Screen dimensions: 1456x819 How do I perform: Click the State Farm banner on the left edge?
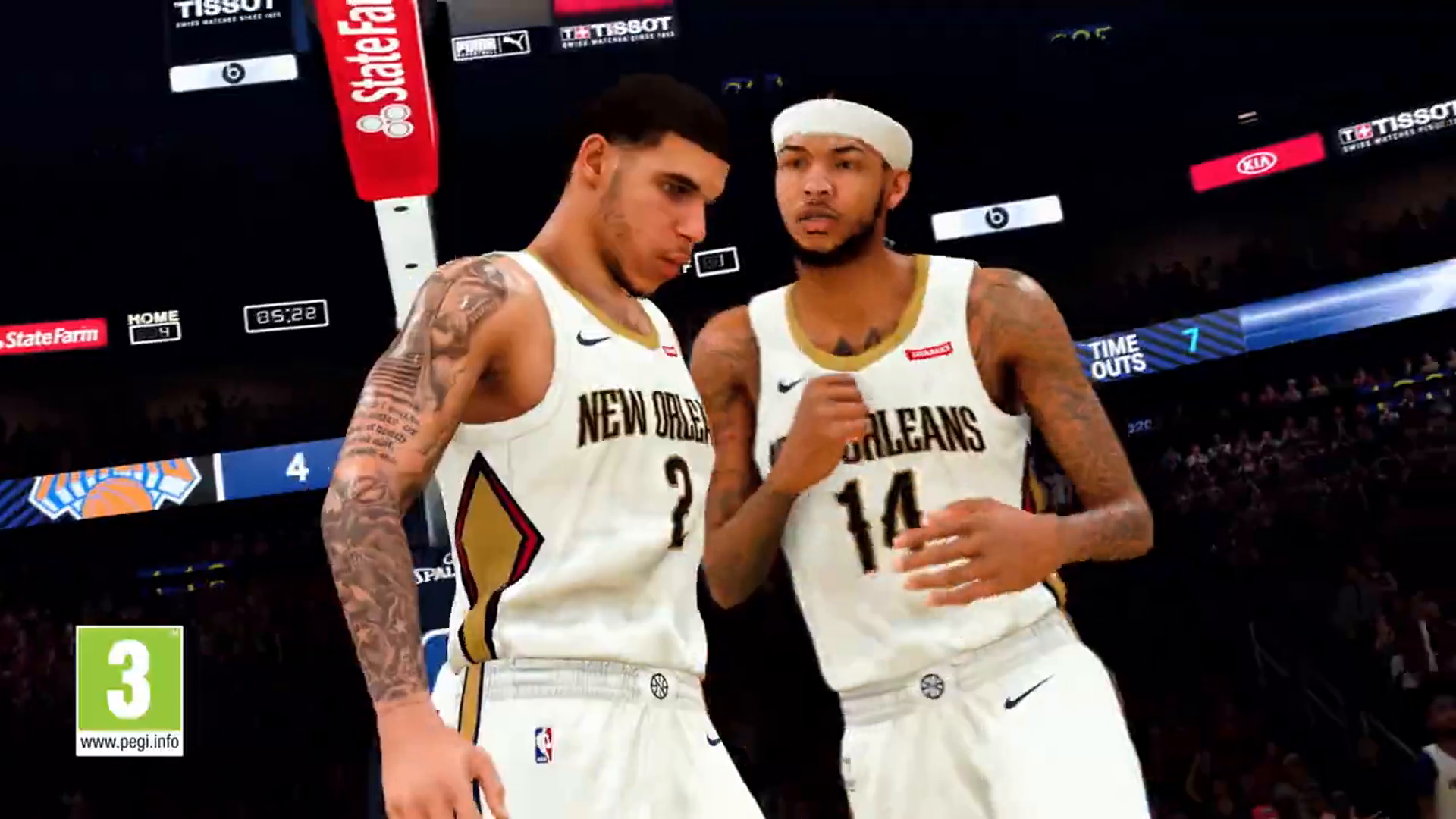point(53,334)
